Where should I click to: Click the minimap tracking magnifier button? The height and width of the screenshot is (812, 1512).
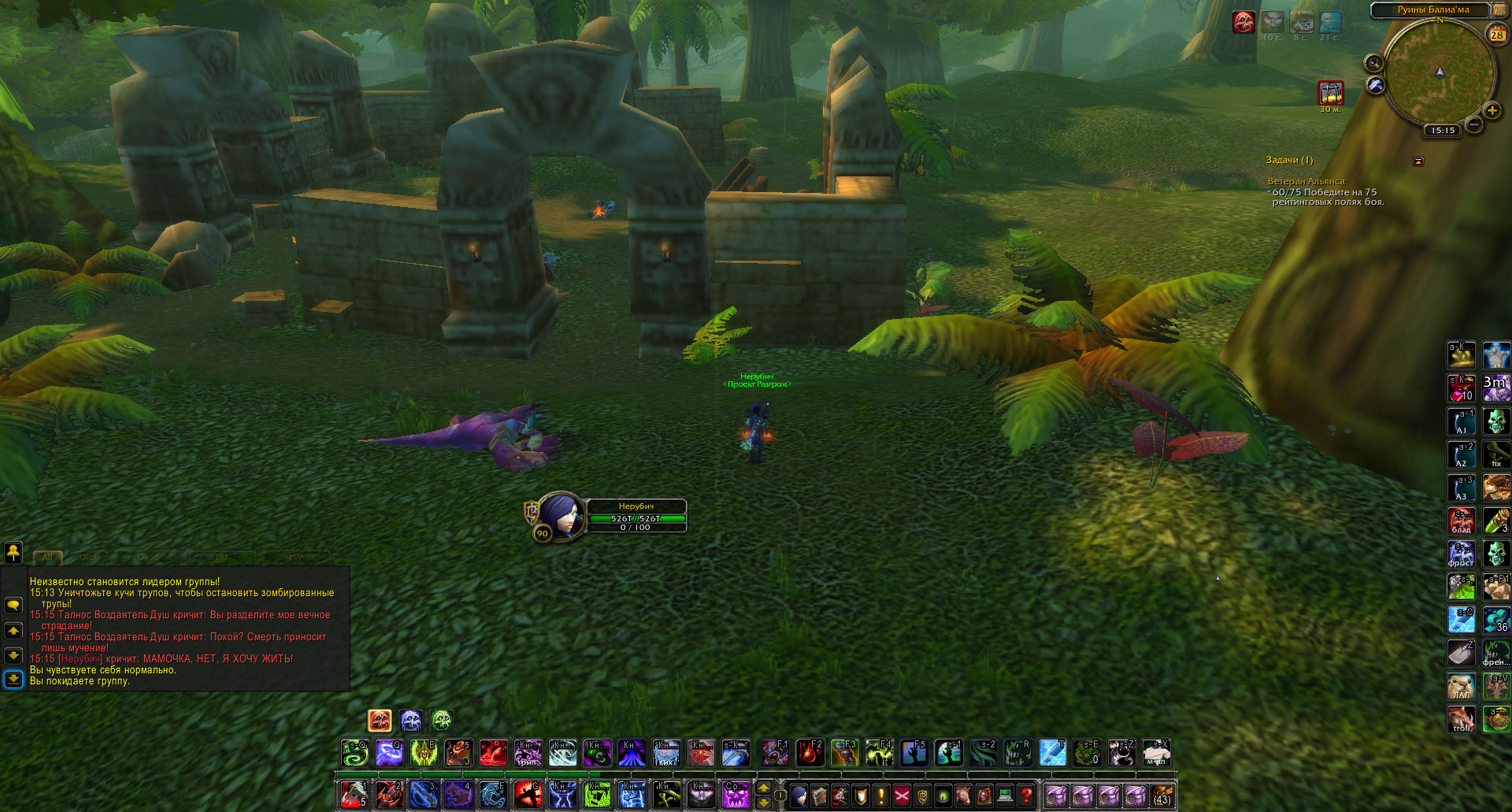click(1373, 63)
